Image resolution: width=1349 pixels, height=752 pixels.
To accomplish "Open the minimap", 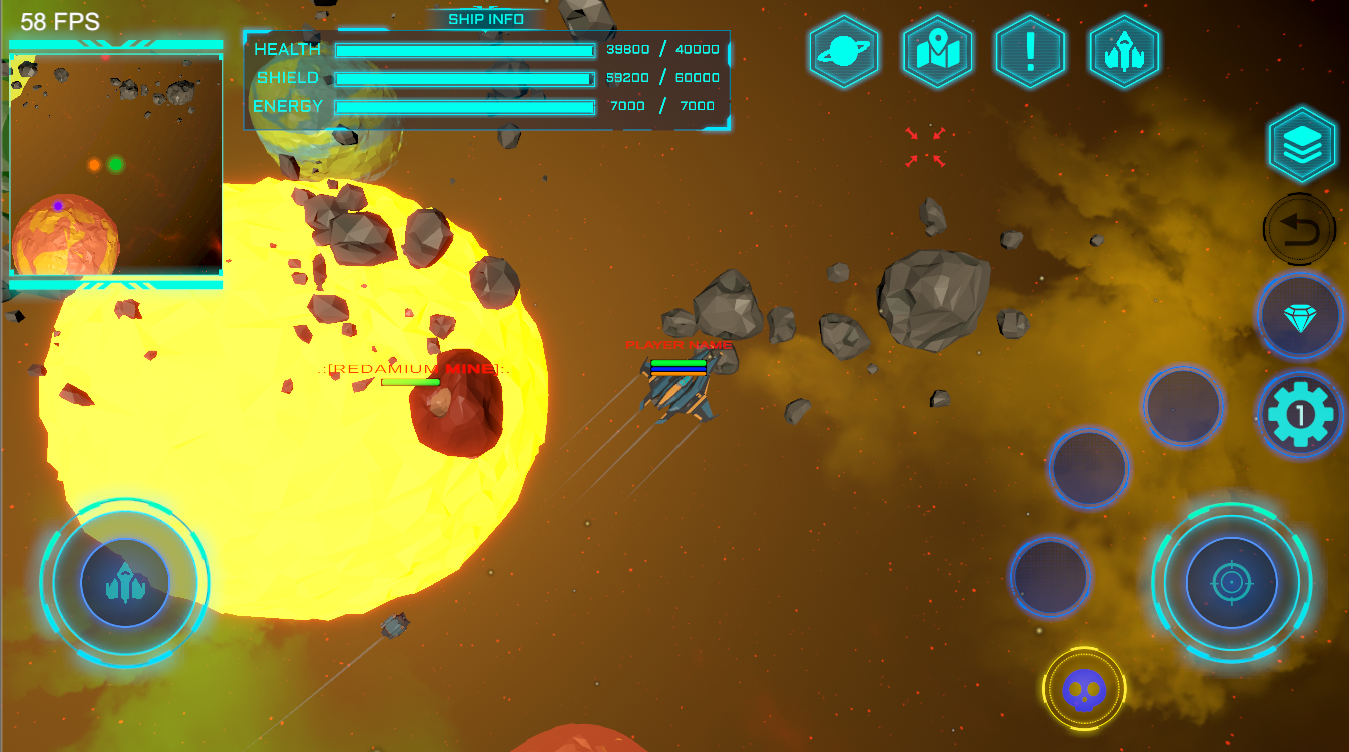I will pyautogui.click(x=116, y=165).
